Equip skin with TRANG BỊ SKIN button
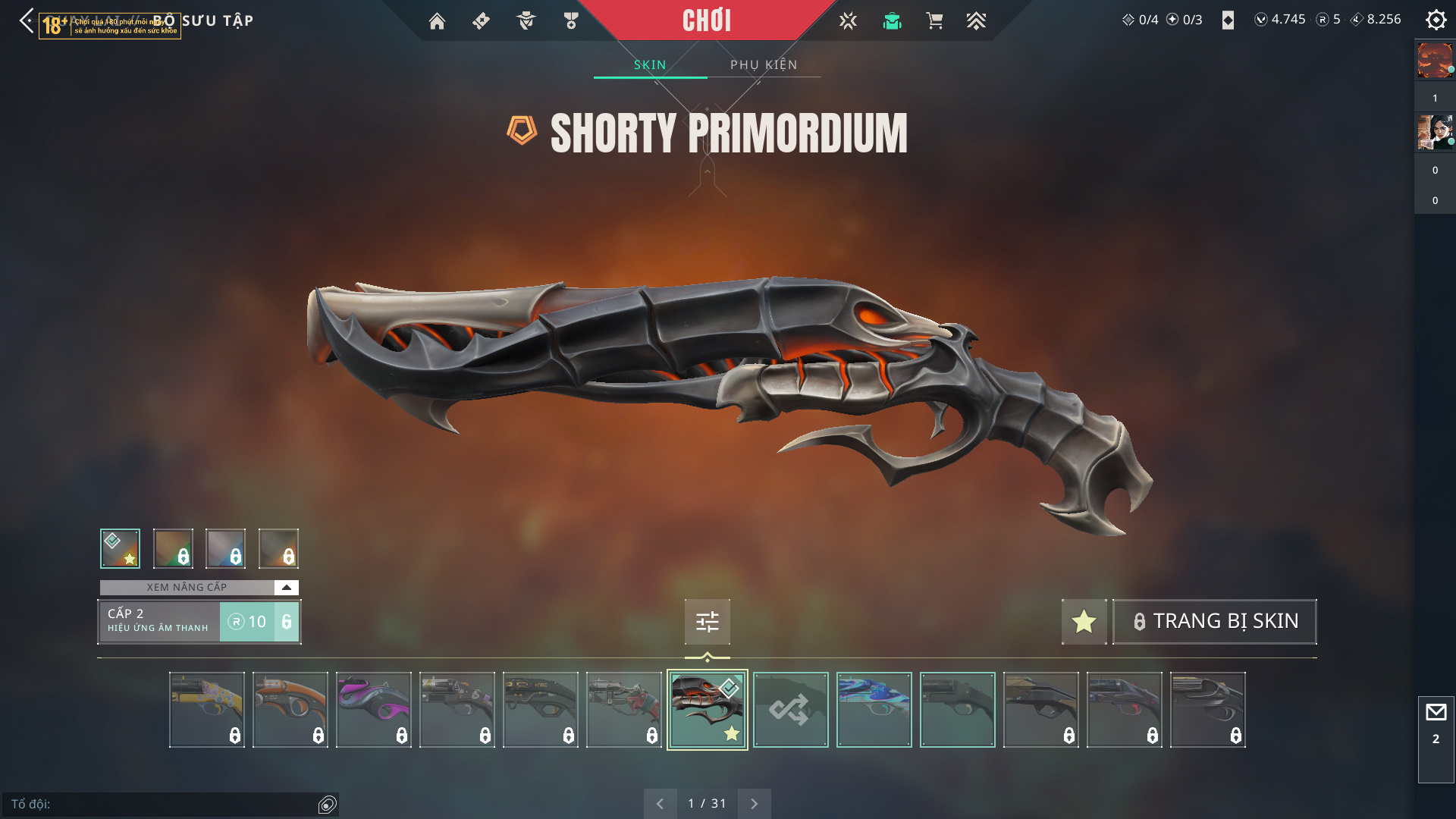Image resolution: width=1456 pixels, height=819 pixels. coord(1214,622)
